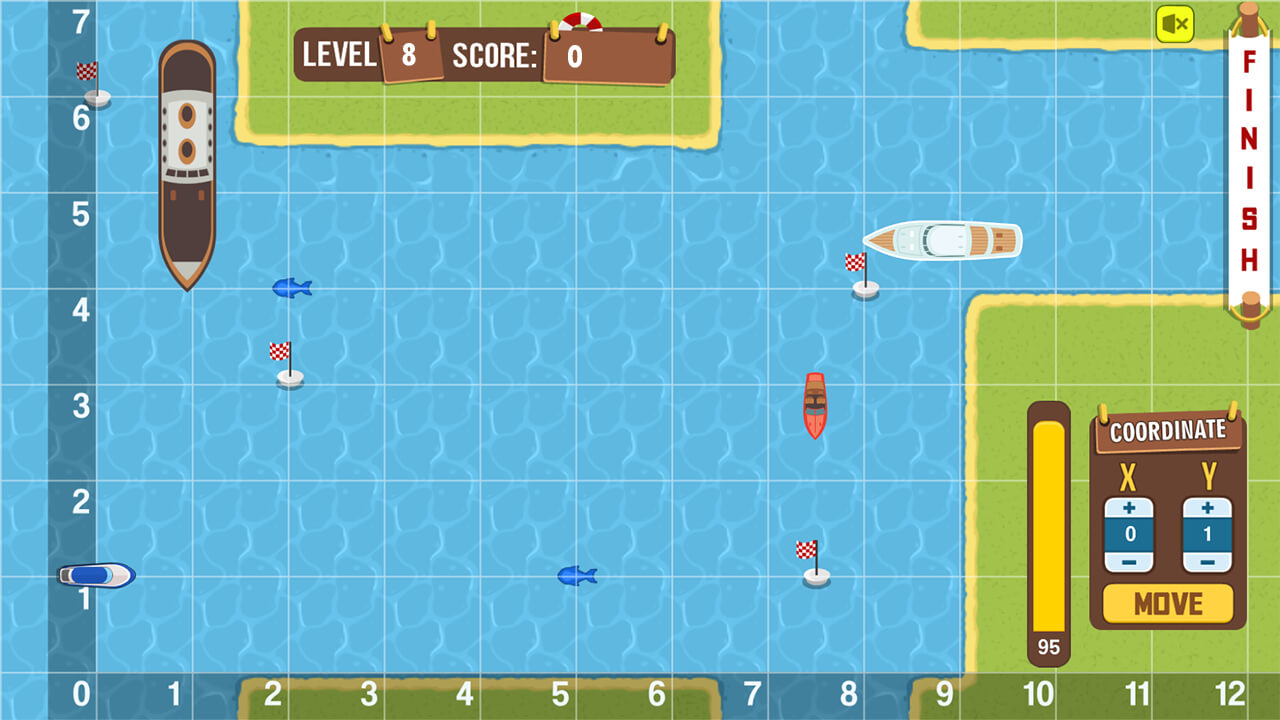This screenshot has width=1280, height=720.
Task: Select the white yacht
Action: (943, 240)
